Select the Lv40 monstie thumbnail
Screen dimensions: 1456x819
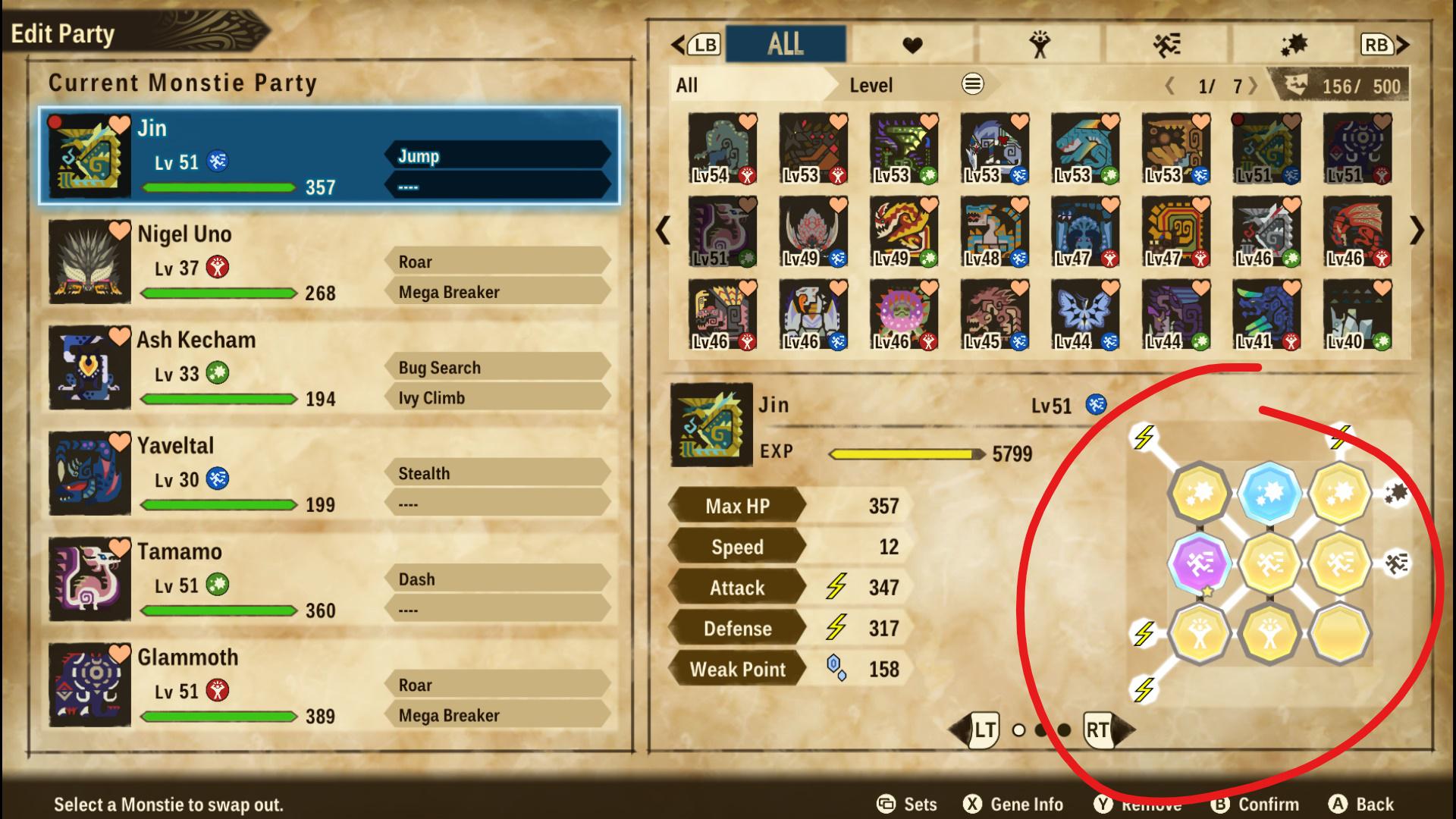coord(1356,315)
